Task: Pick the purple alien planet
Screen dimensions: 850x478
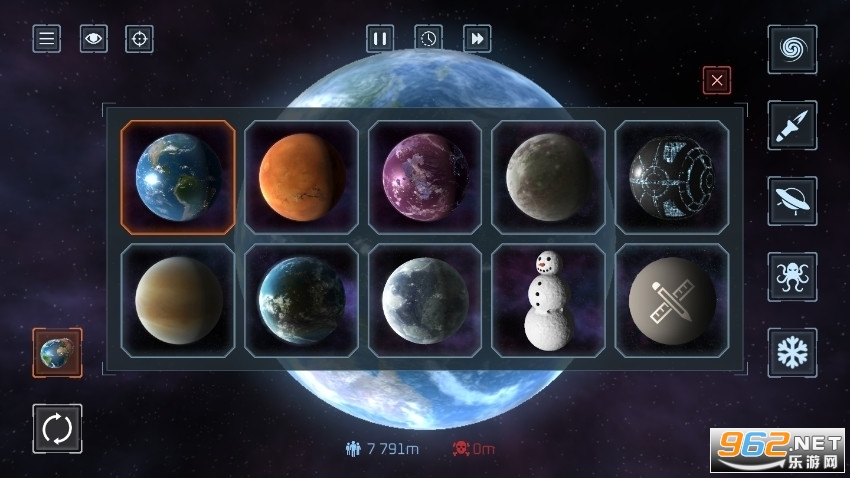Action: tap(425, 178)
